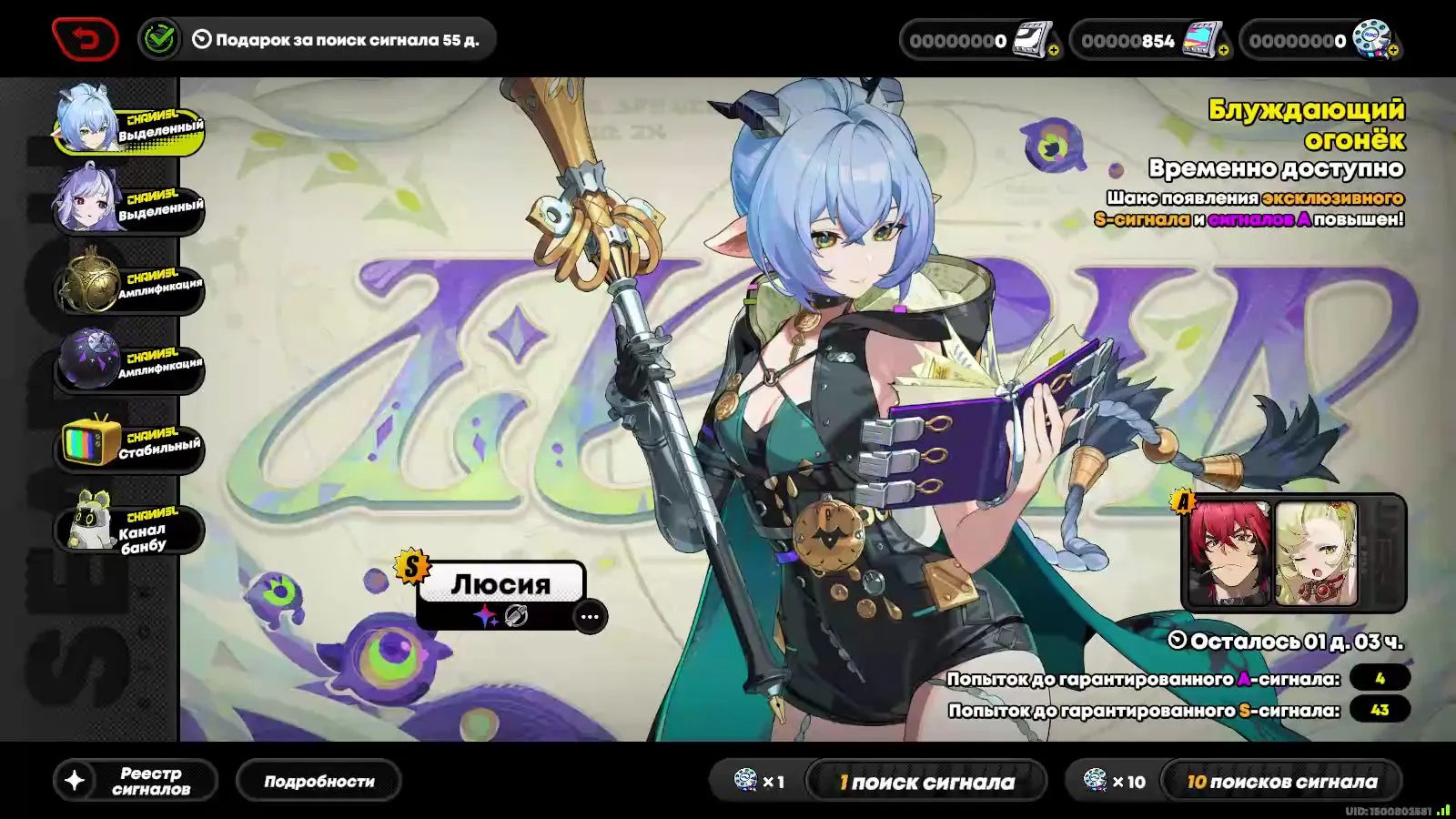Open the Подробности tab

coord(320,780)
